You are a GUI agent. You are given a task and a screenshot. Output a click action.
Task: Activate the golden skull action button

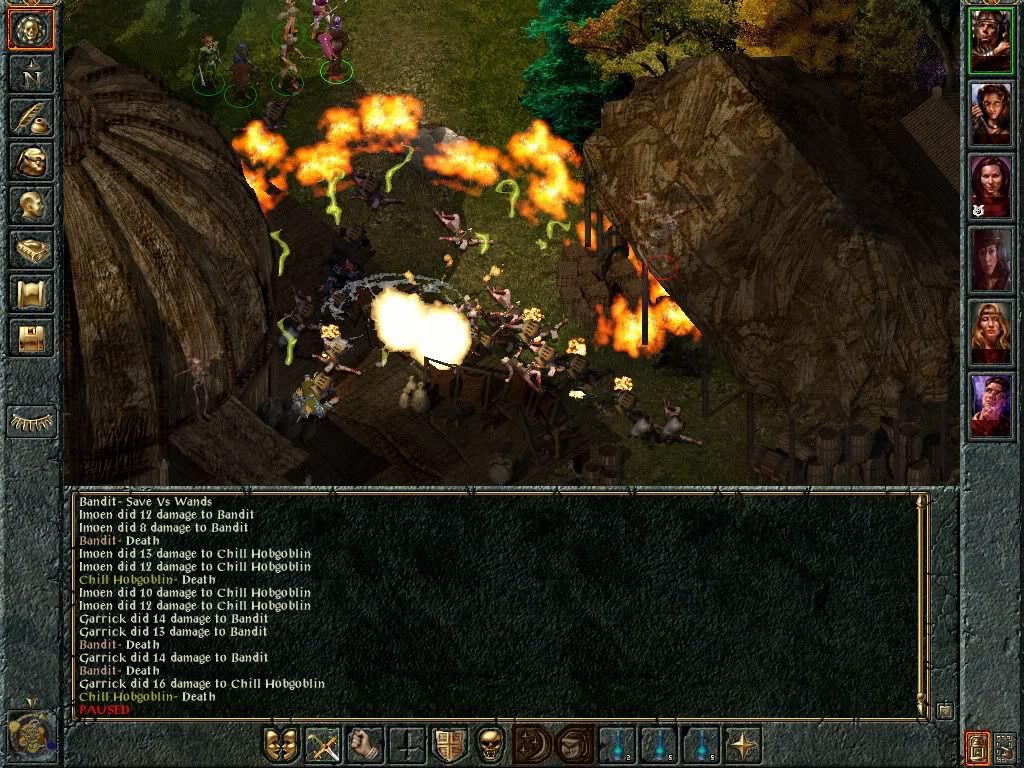tap(491, 745)
